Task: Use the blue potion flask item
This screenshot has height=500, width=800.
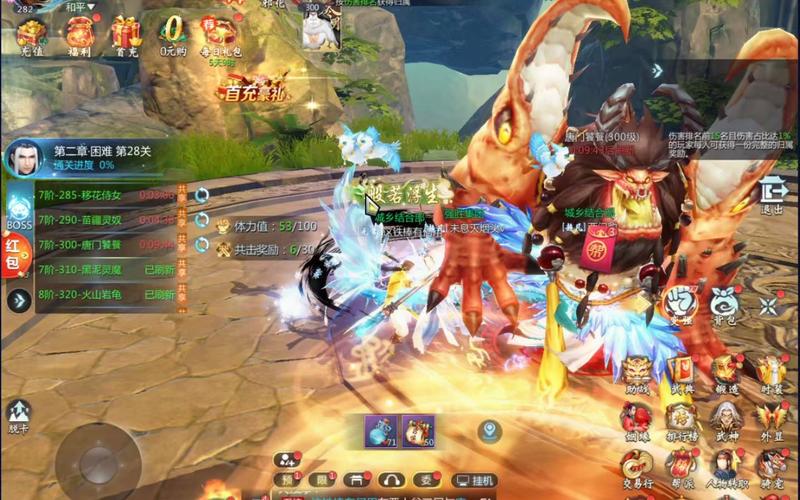Action: pos(381,432)
